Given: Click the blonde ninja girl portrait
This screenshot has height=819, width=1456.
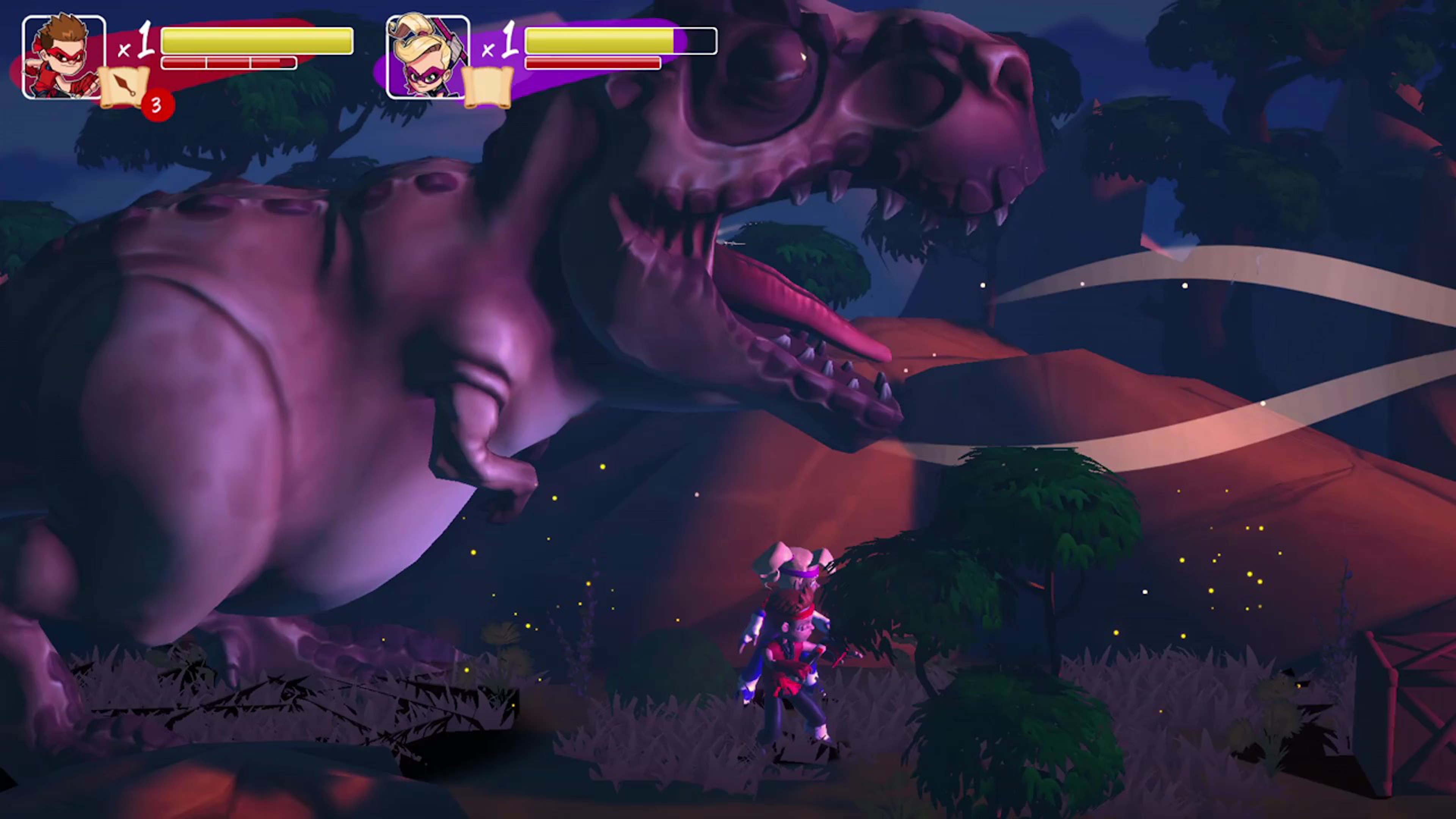Looking at the screenshot, I should (427, 56).
